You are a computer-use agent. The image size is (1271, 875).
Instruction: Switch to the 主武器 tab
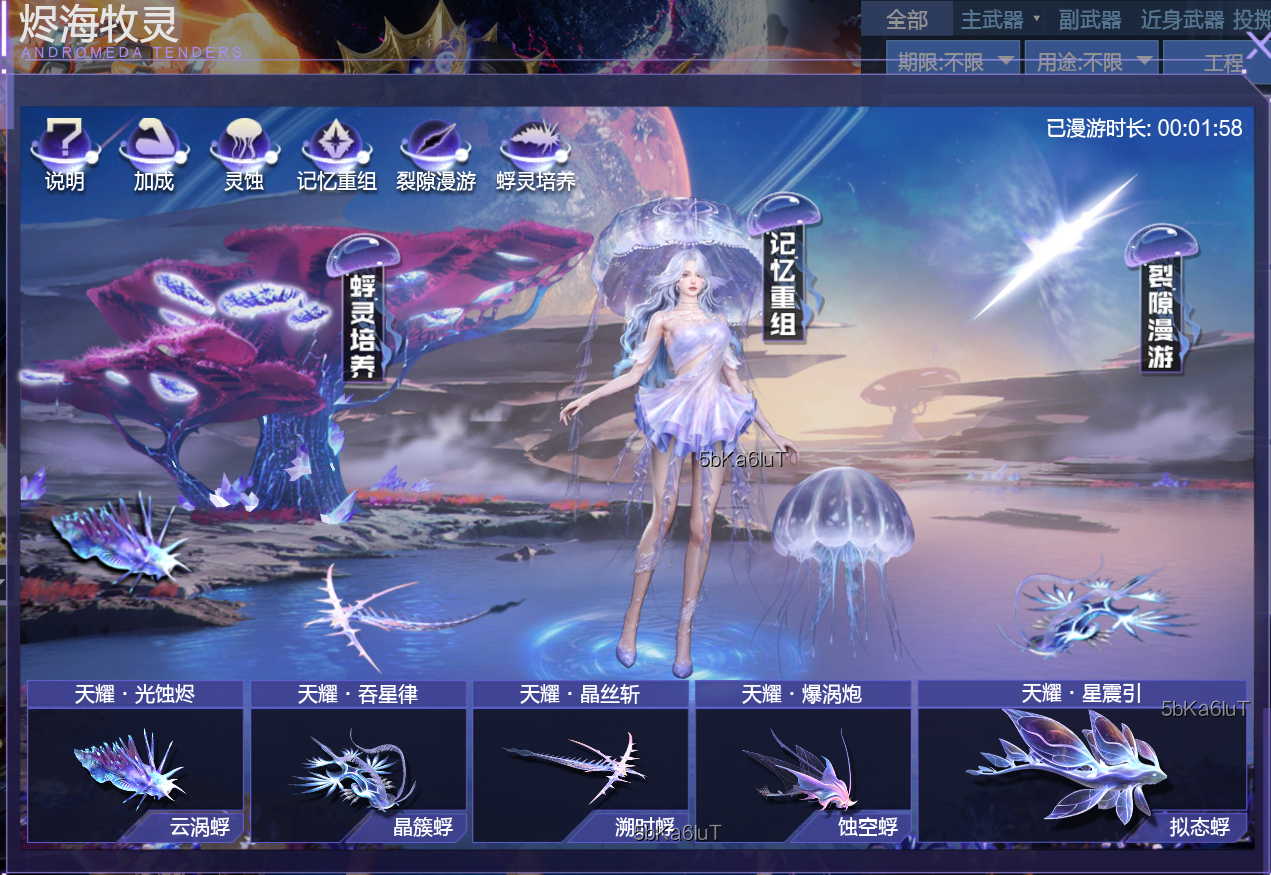(x=993, y=20)
